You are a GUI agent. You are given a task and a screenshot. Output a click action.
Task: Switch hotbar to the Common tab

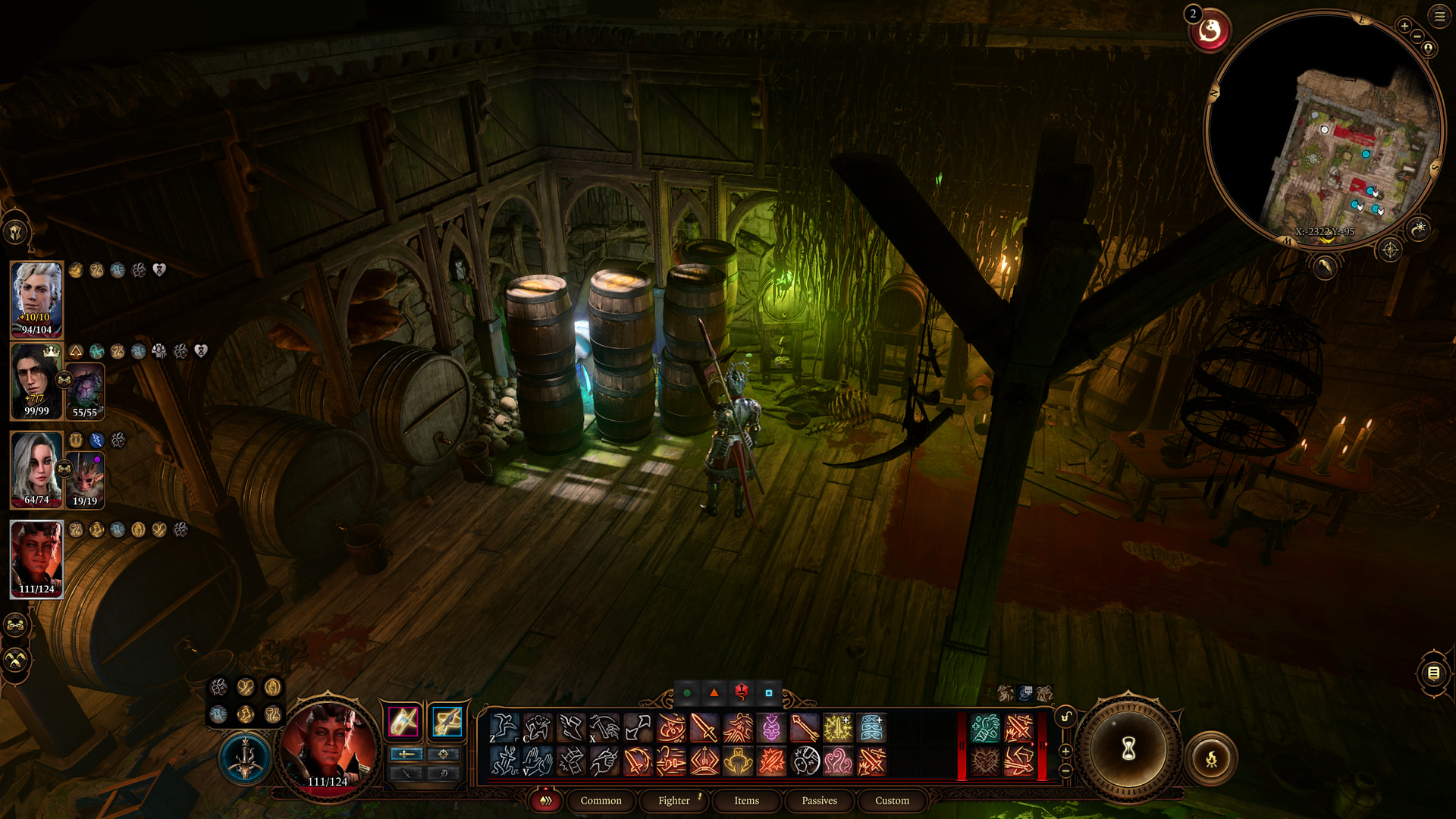[x=601, y=801]
